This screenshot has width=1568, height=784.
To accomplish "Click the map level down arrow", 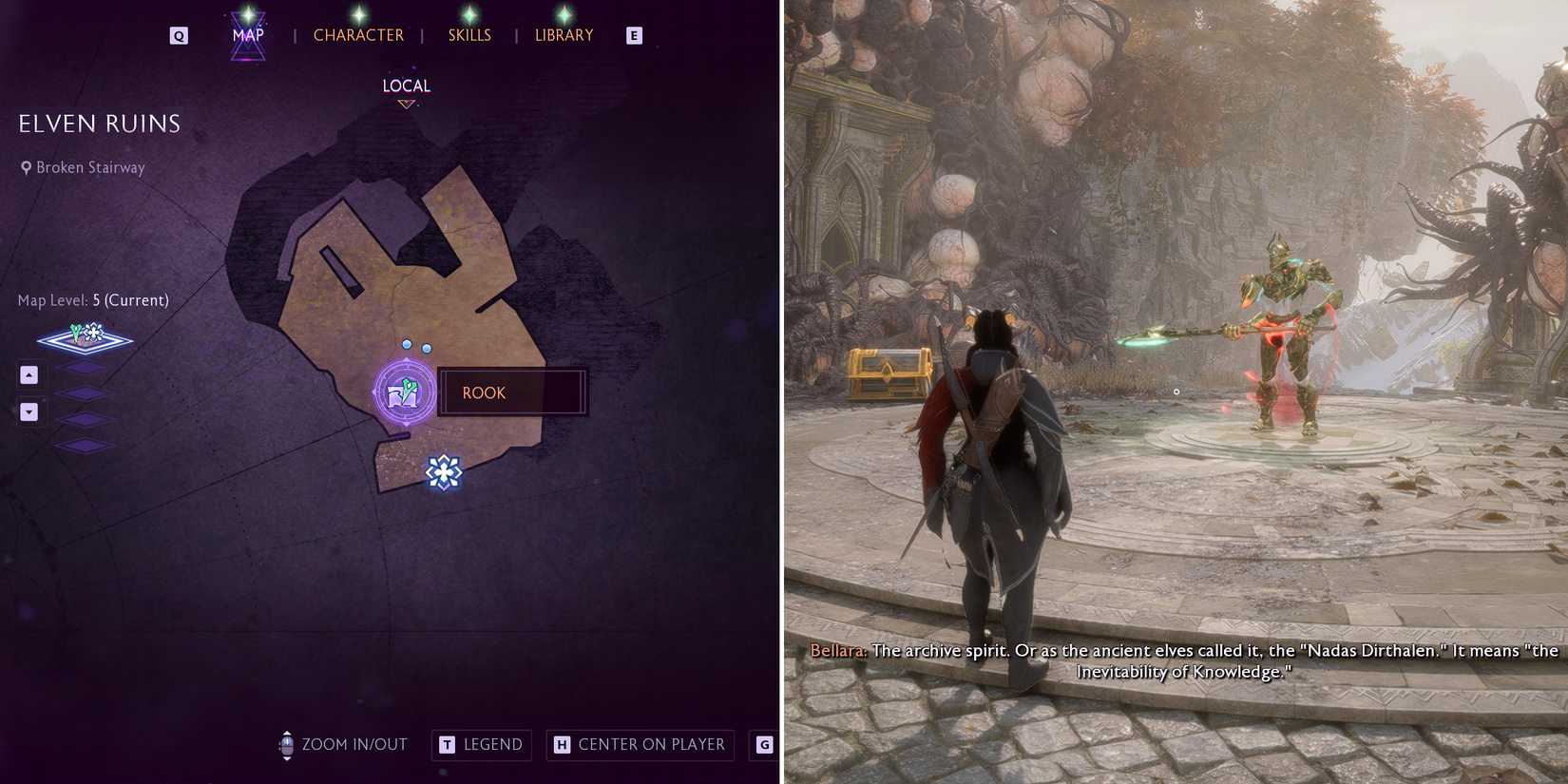I will [x=29, y=411].
